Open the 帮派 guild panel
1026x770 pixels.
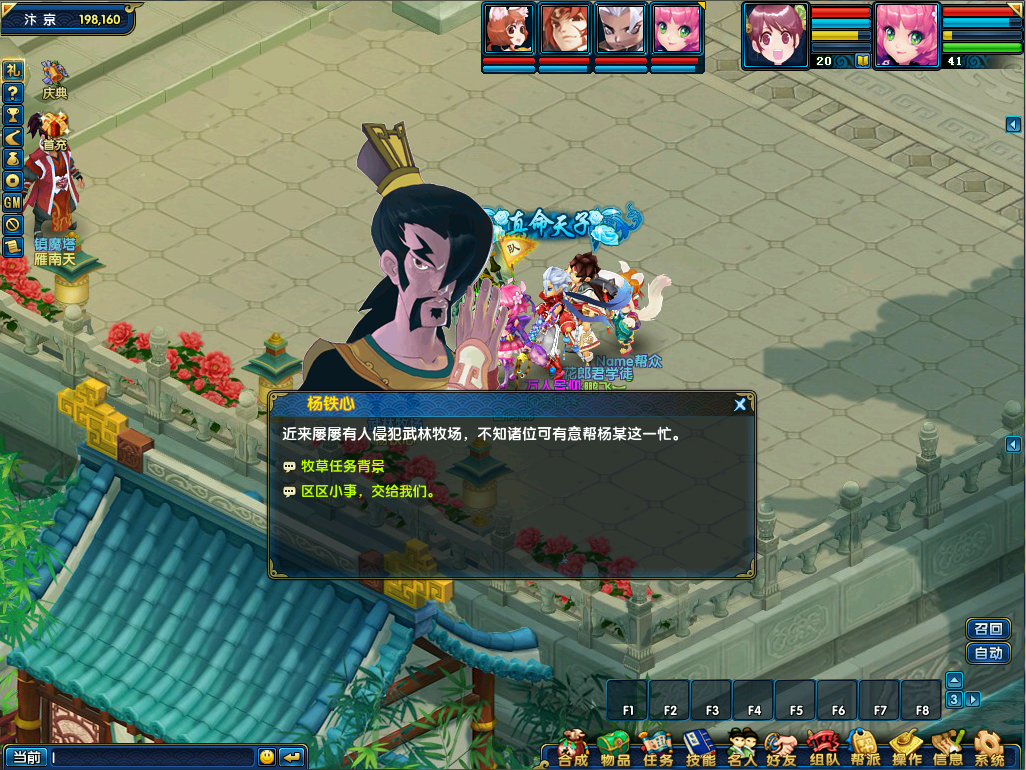pos(864,748)
